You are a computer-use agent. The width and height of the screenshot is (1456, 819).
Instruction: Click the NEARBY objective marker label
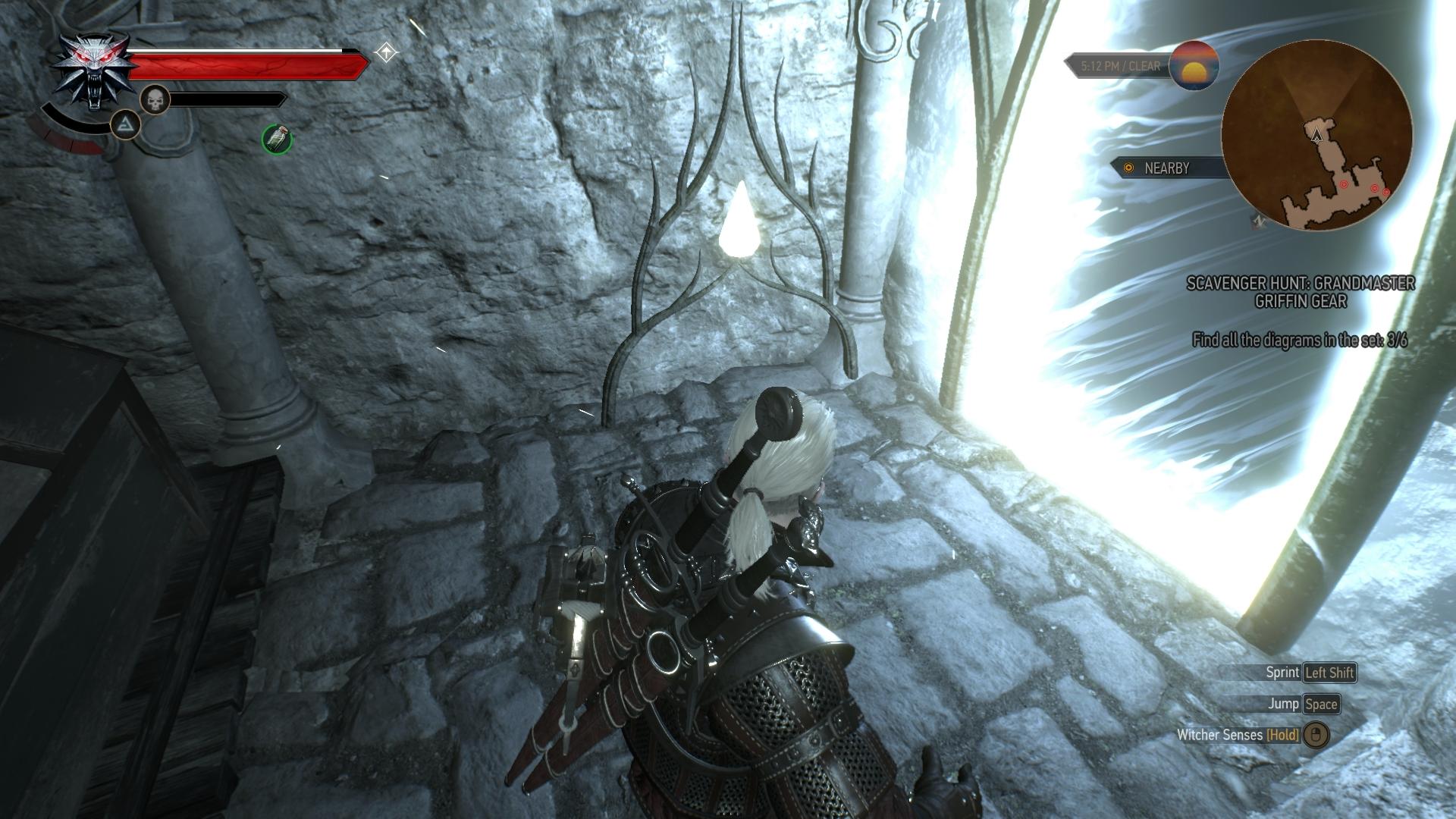tap(1166, 168)
